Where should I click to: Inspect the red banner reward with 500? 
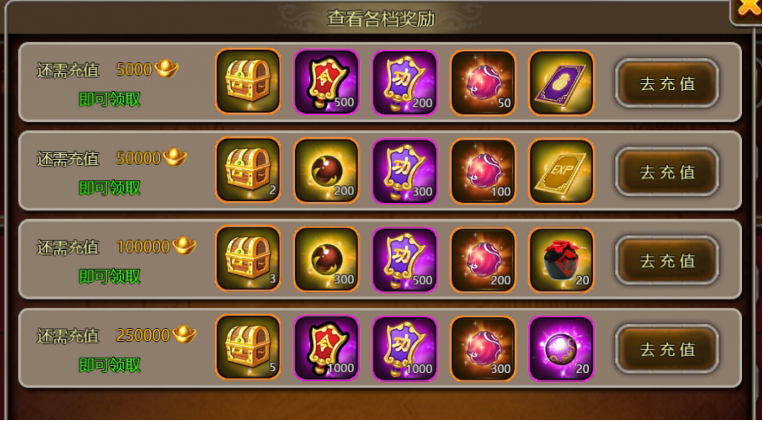point(326,83)
